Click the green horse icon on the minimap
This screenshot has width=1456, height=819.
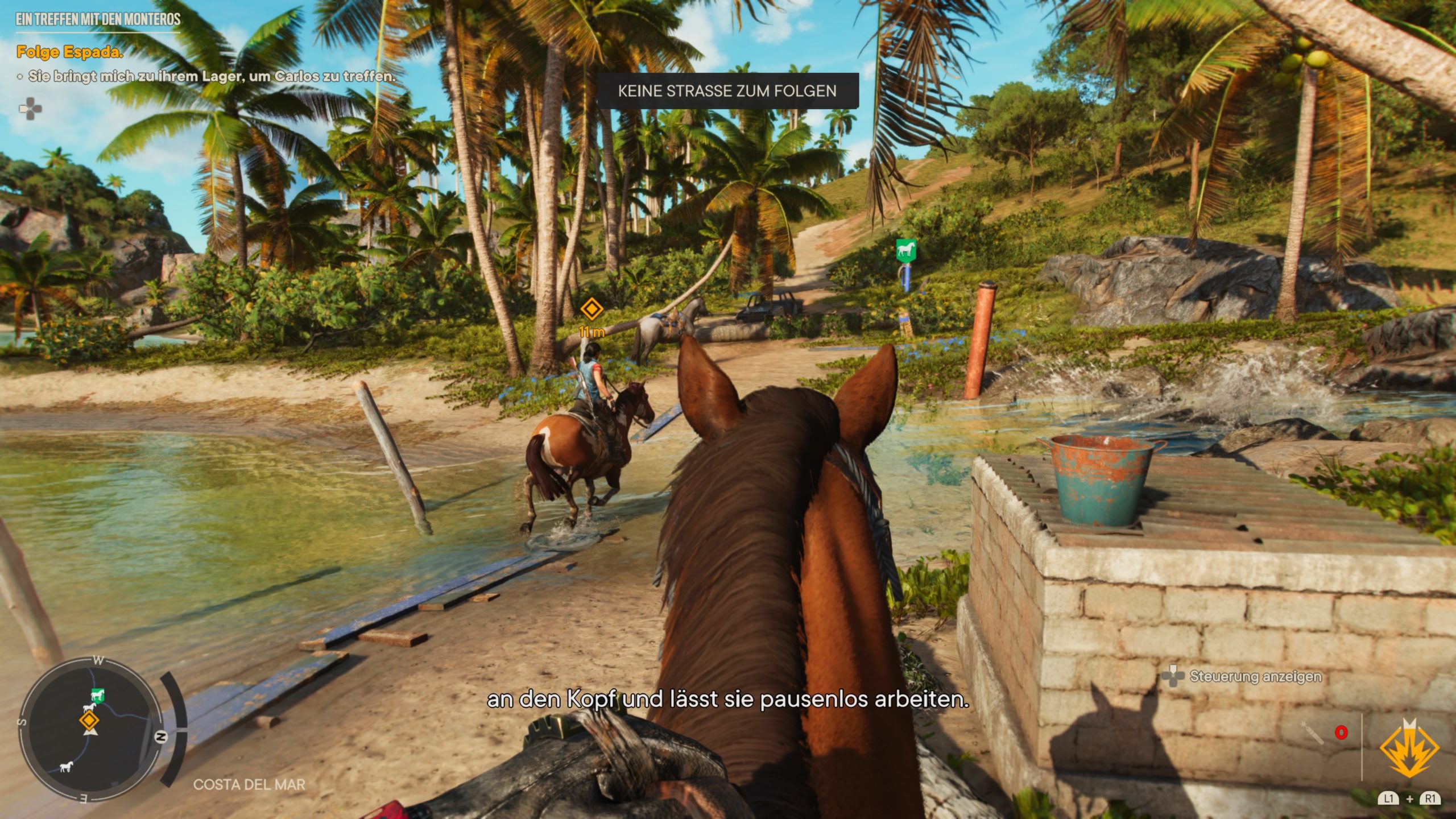click(98, 695)
